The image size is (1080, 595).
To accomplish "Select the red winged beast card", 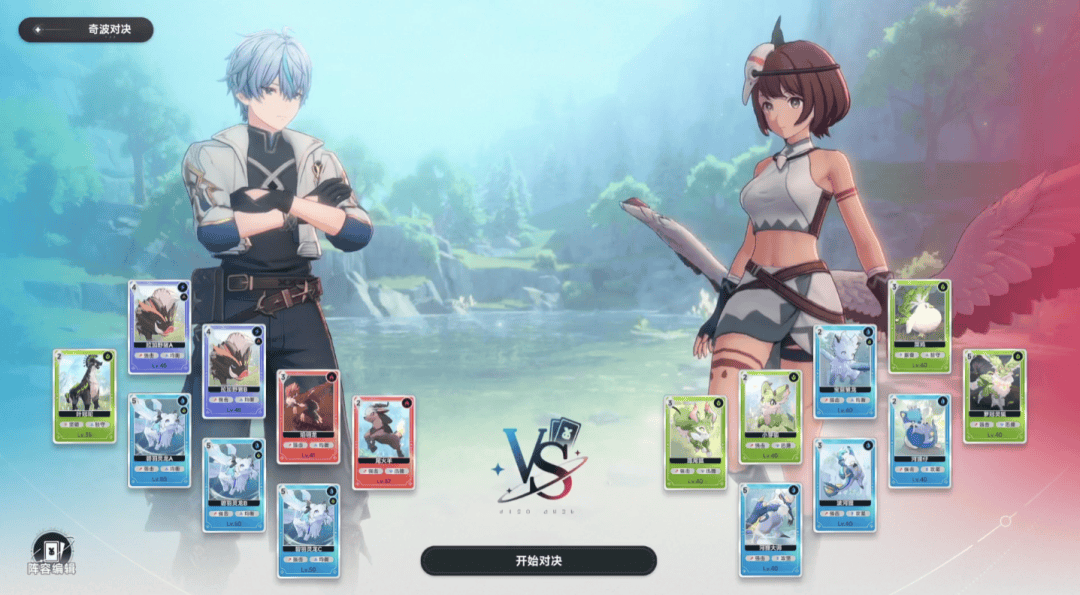I will 308,416.
